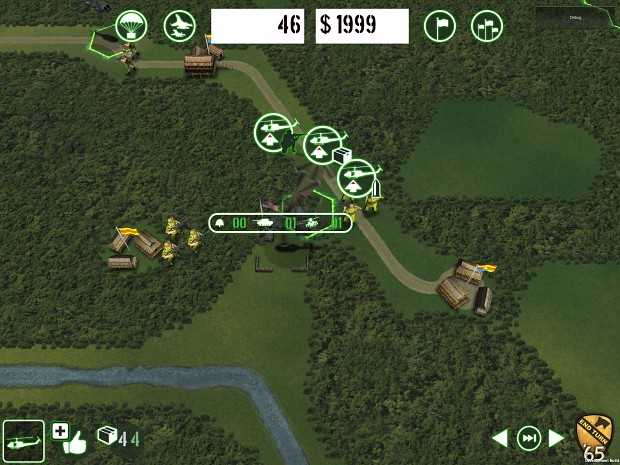Select the helicopter unit panel
620x465 pixels.
click(x=23, y=440)
